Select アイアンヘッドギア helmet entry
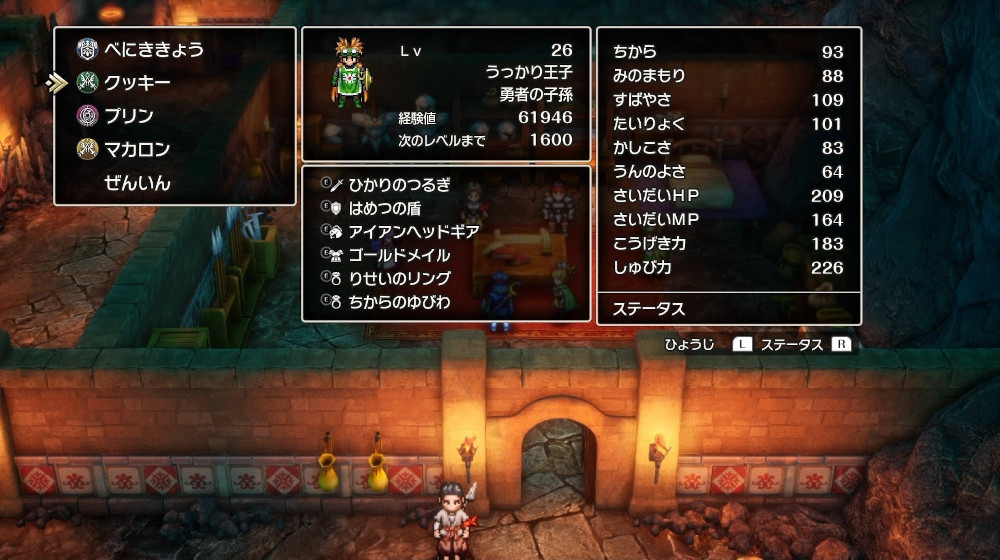Viewport: 1000px width, 560px height. coord(413,231)
